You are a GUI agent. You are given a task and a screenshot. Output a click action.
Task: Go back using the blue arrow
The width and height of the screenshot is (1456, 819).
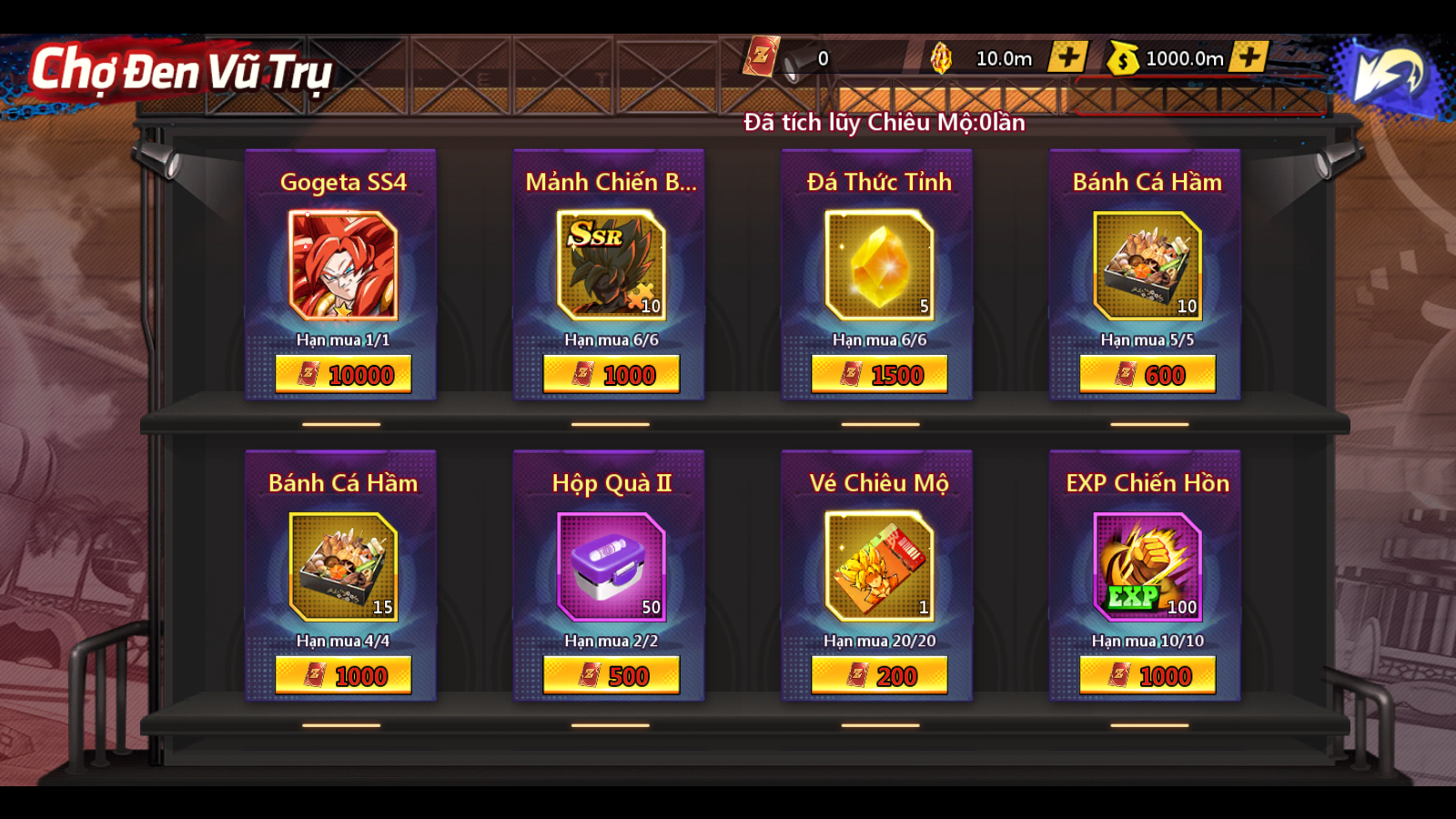(x=1387, y=73)
